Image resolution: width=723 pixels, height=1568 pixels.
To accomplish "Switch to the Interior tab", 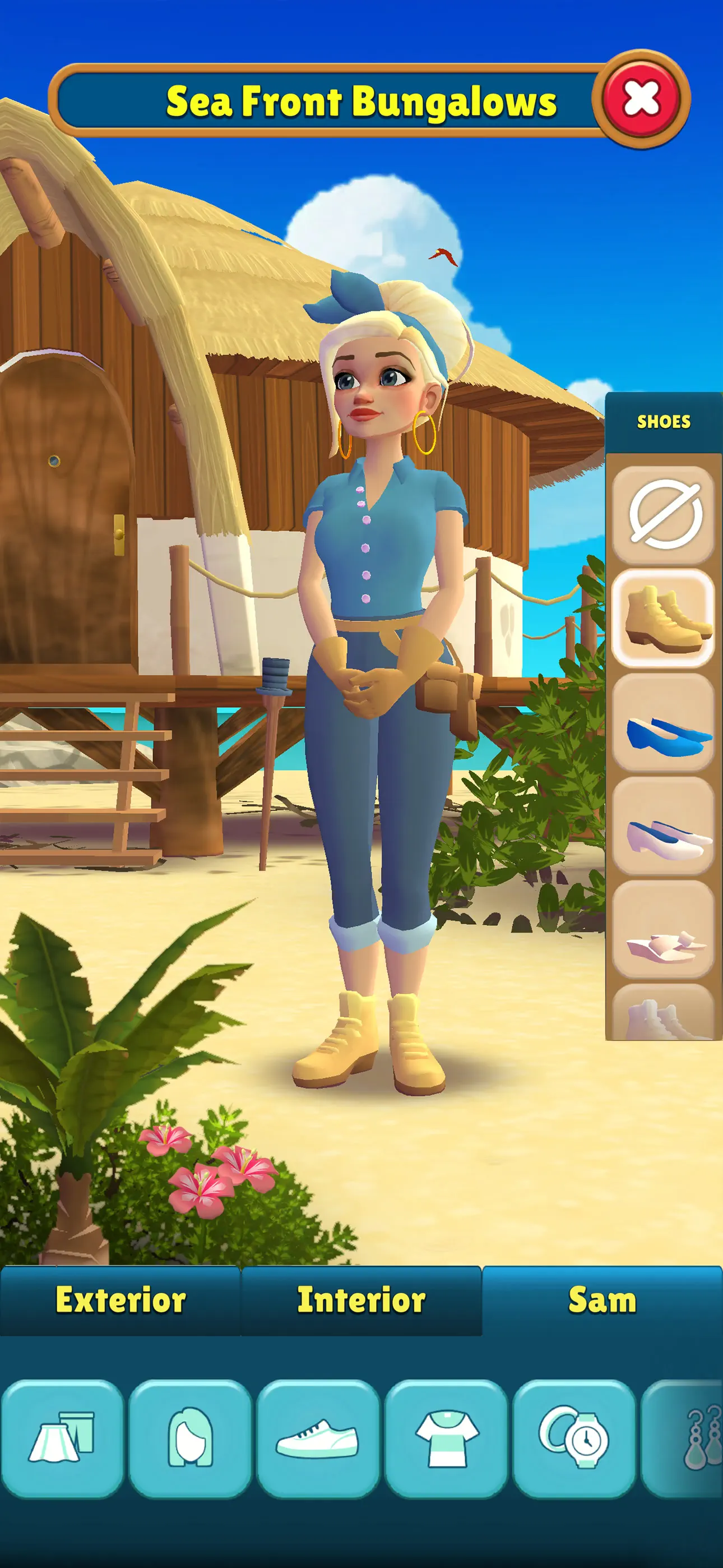I will point(360,1299).
